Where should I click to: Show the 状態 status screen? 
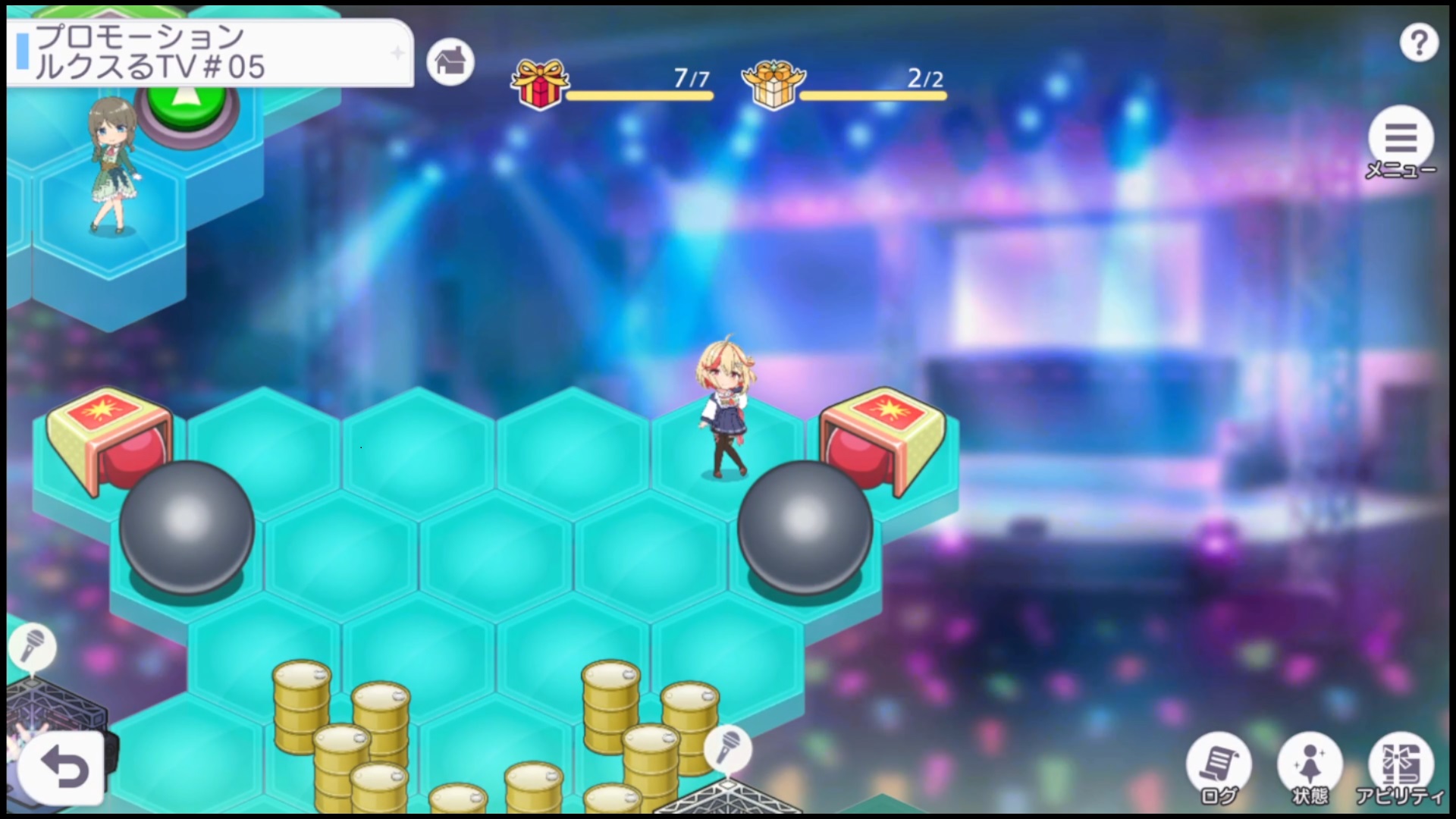pos(1310,766)
